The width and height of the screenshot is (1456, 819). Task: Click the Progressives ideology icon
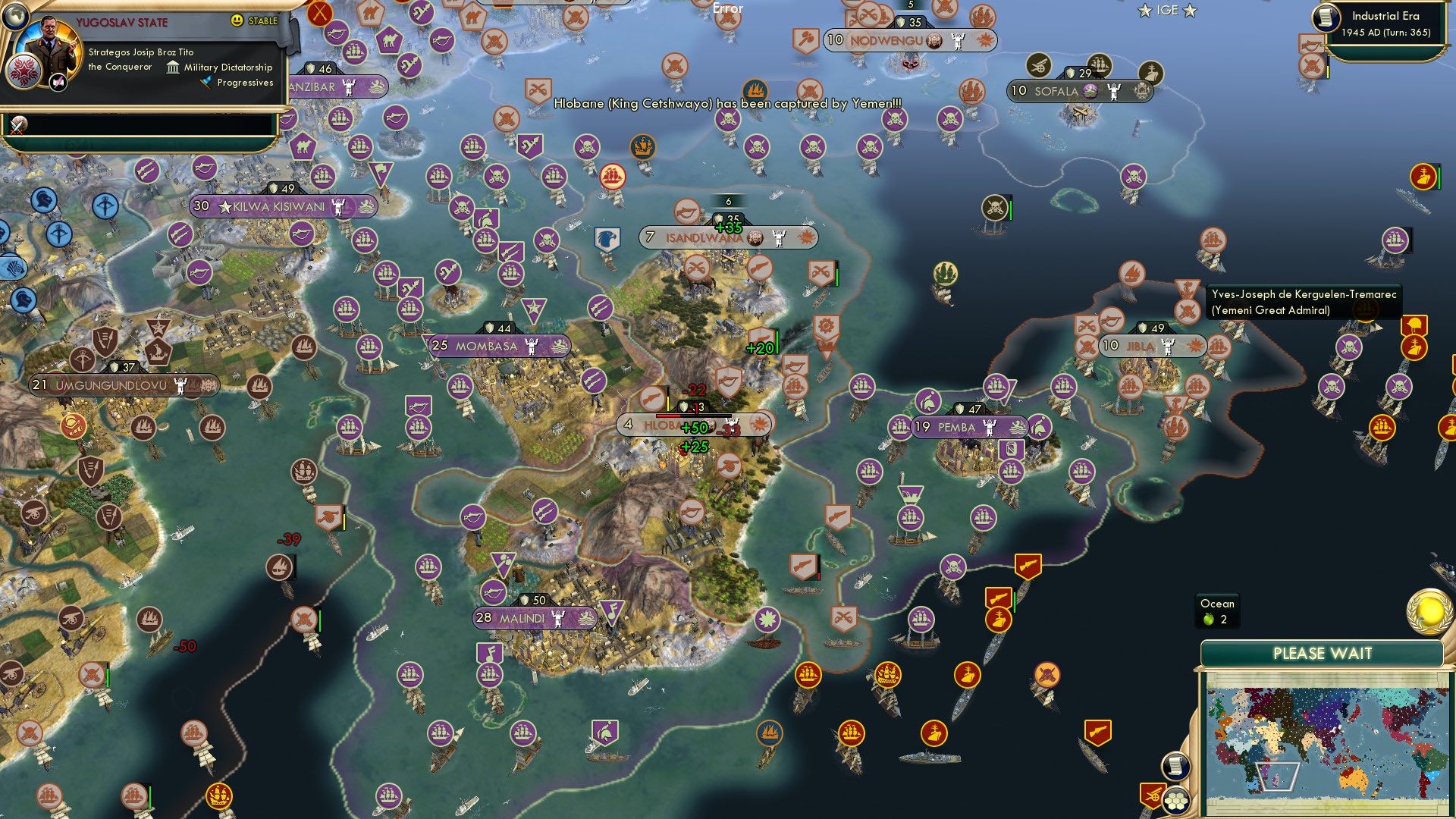(206, 83)
